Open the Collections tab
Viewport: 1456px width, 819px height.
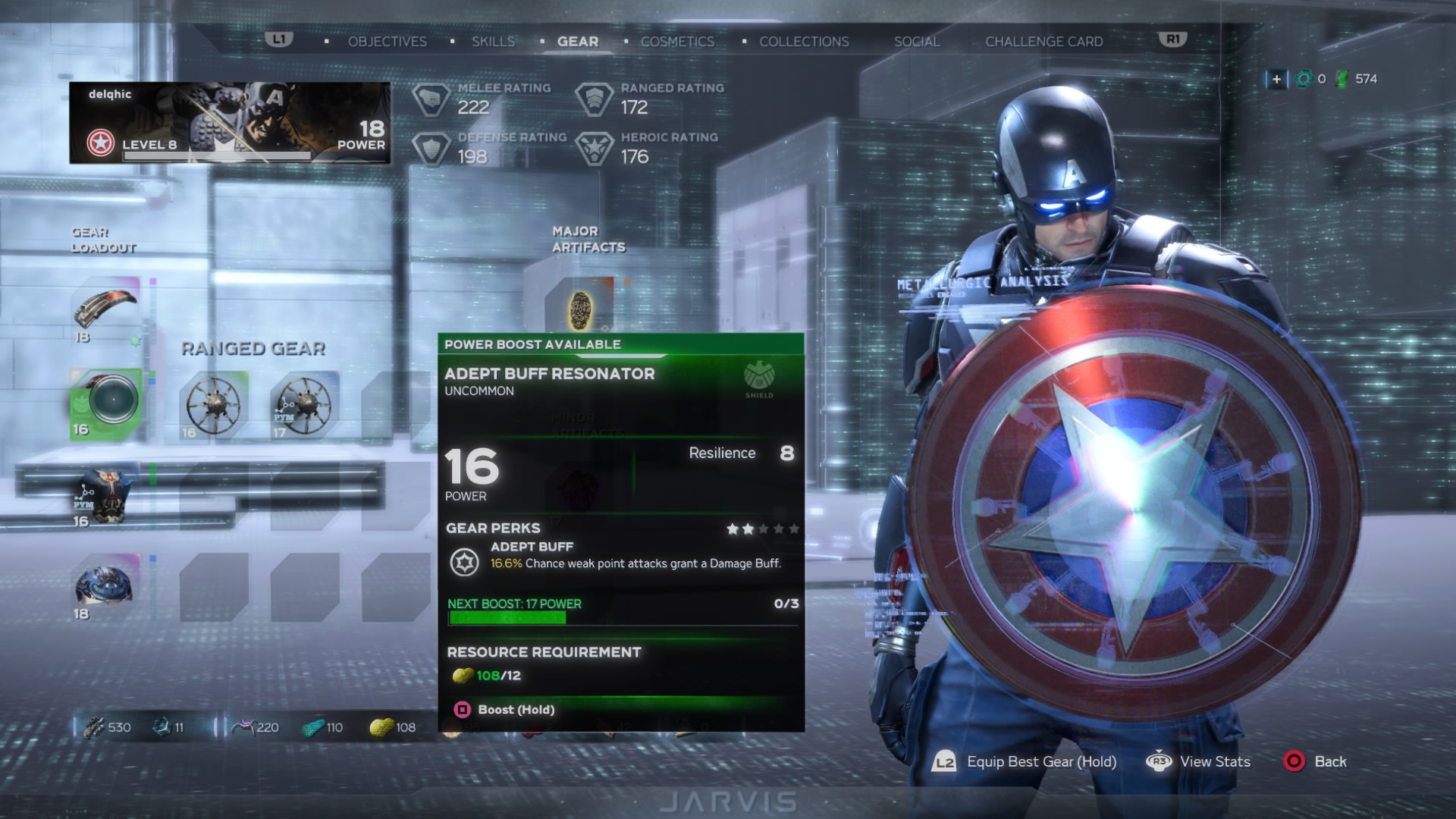click(804, 42)
